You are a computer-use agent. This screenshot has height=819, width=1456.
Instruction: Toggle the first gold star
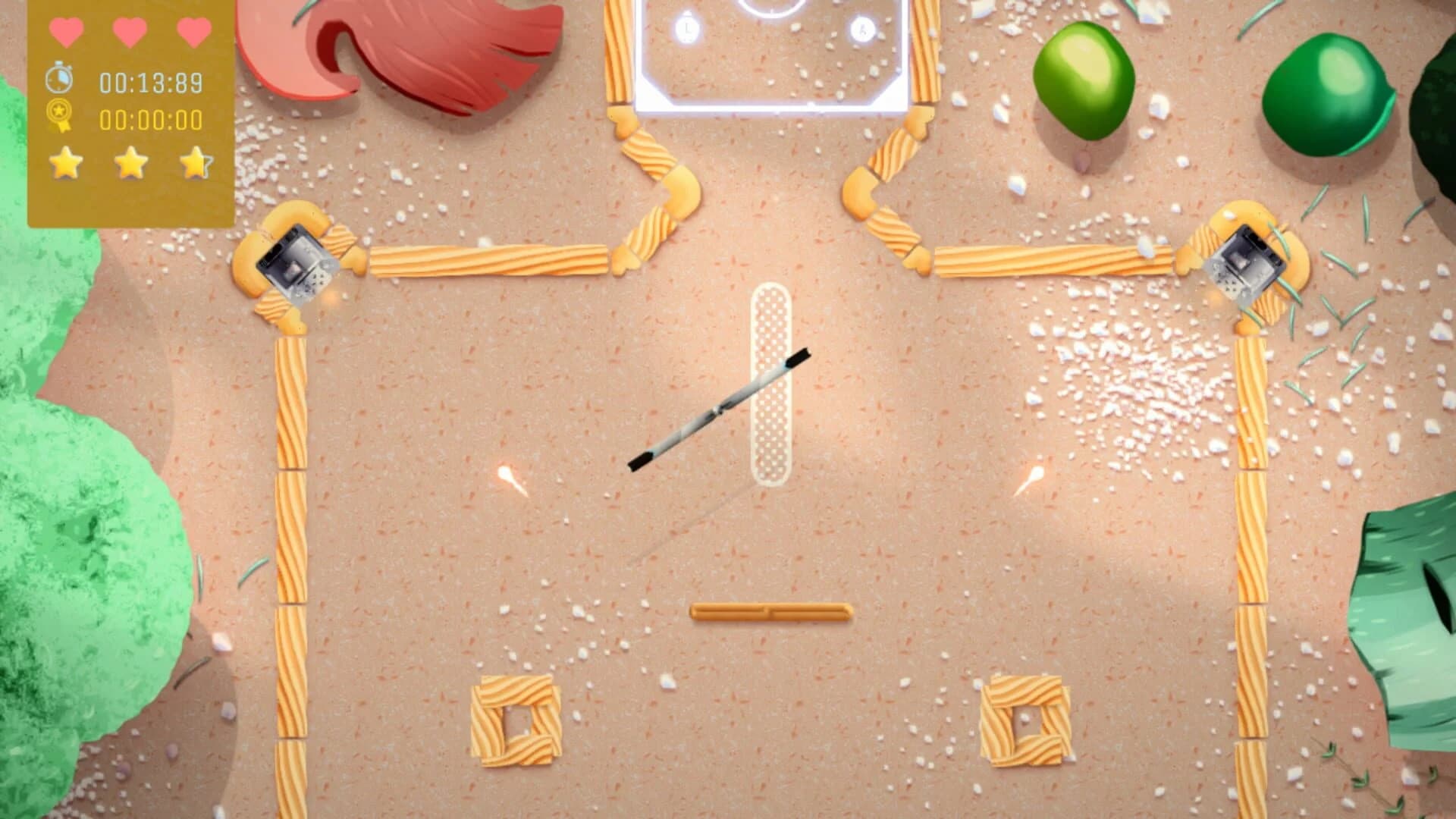67,164
